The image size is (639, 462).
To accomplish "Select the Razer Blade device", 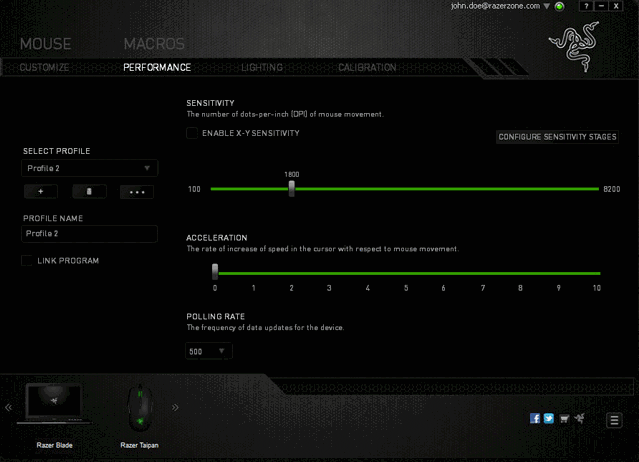I will click(x=56, y=412).
